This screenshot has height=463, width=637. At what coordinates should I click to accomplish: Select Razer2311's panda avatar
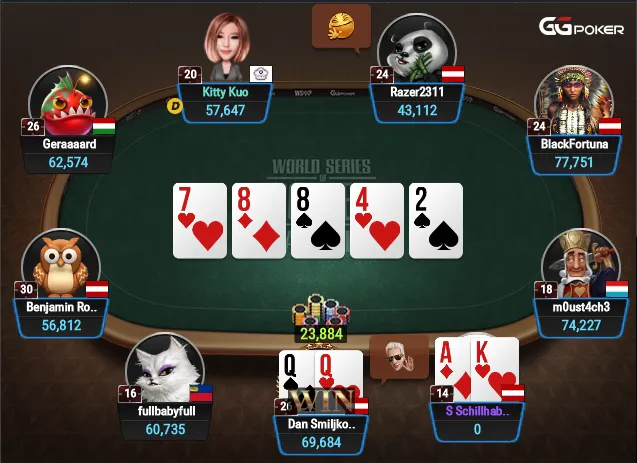point(417,50)
